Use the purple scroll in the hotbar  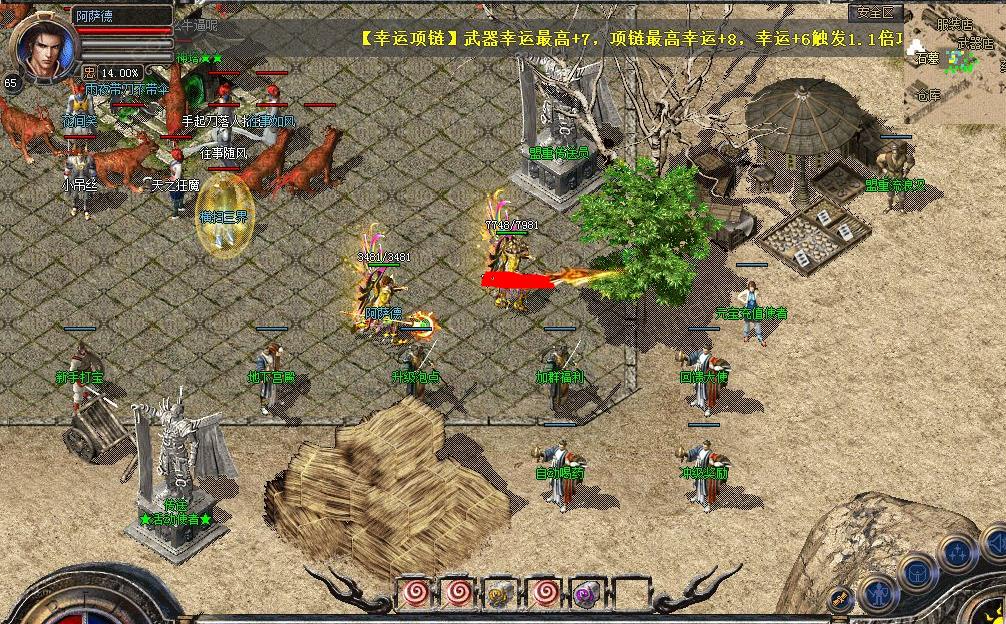(584, 594)
